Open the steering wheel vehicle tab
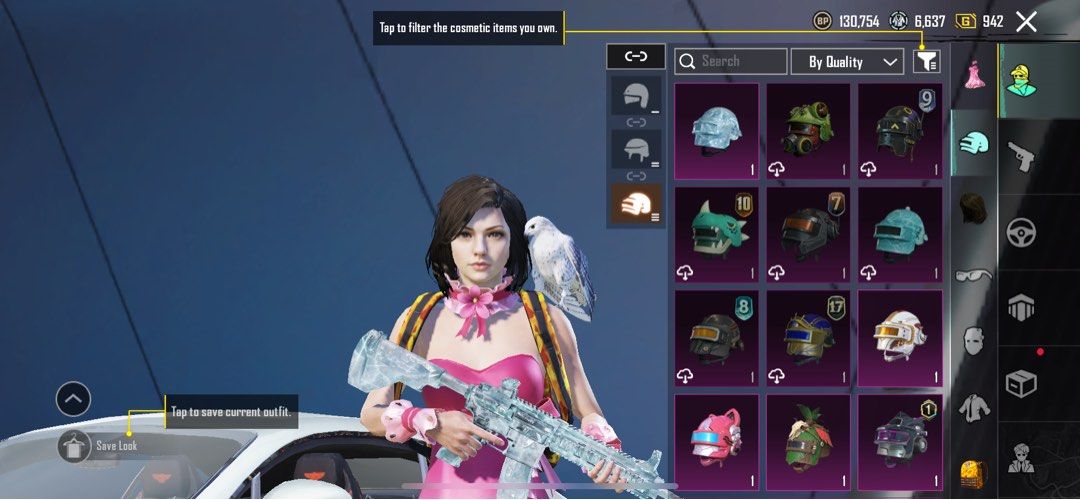 tap(1021, 232)
